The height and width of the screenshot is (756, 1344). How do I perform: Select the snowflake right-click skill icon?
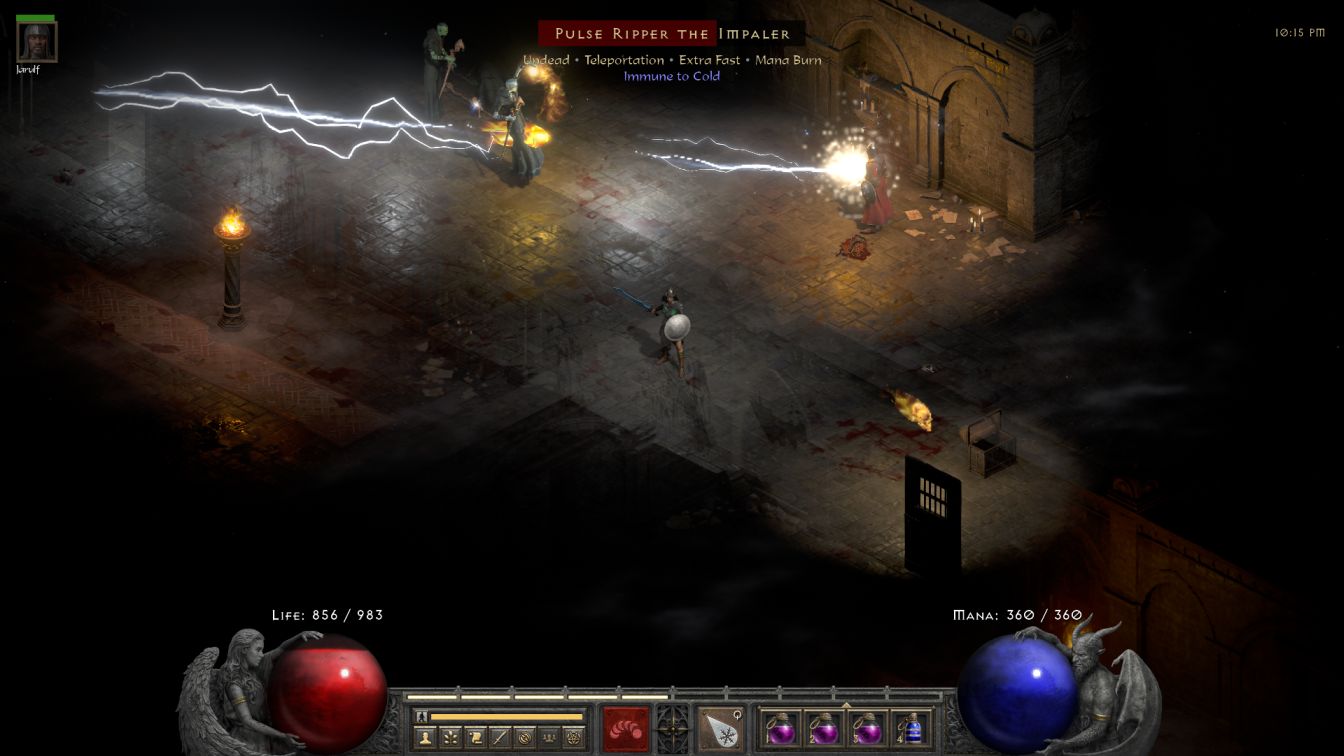[x=721, y=728]
